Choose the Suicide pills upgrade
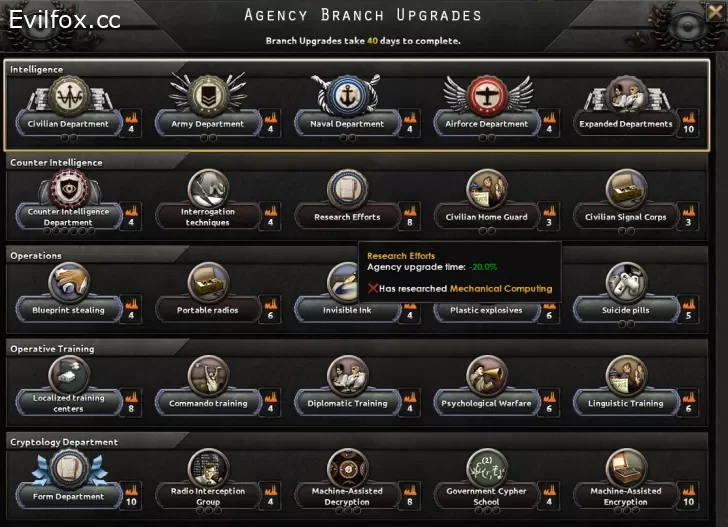This screenshot has height=527, width=728. 627,310
